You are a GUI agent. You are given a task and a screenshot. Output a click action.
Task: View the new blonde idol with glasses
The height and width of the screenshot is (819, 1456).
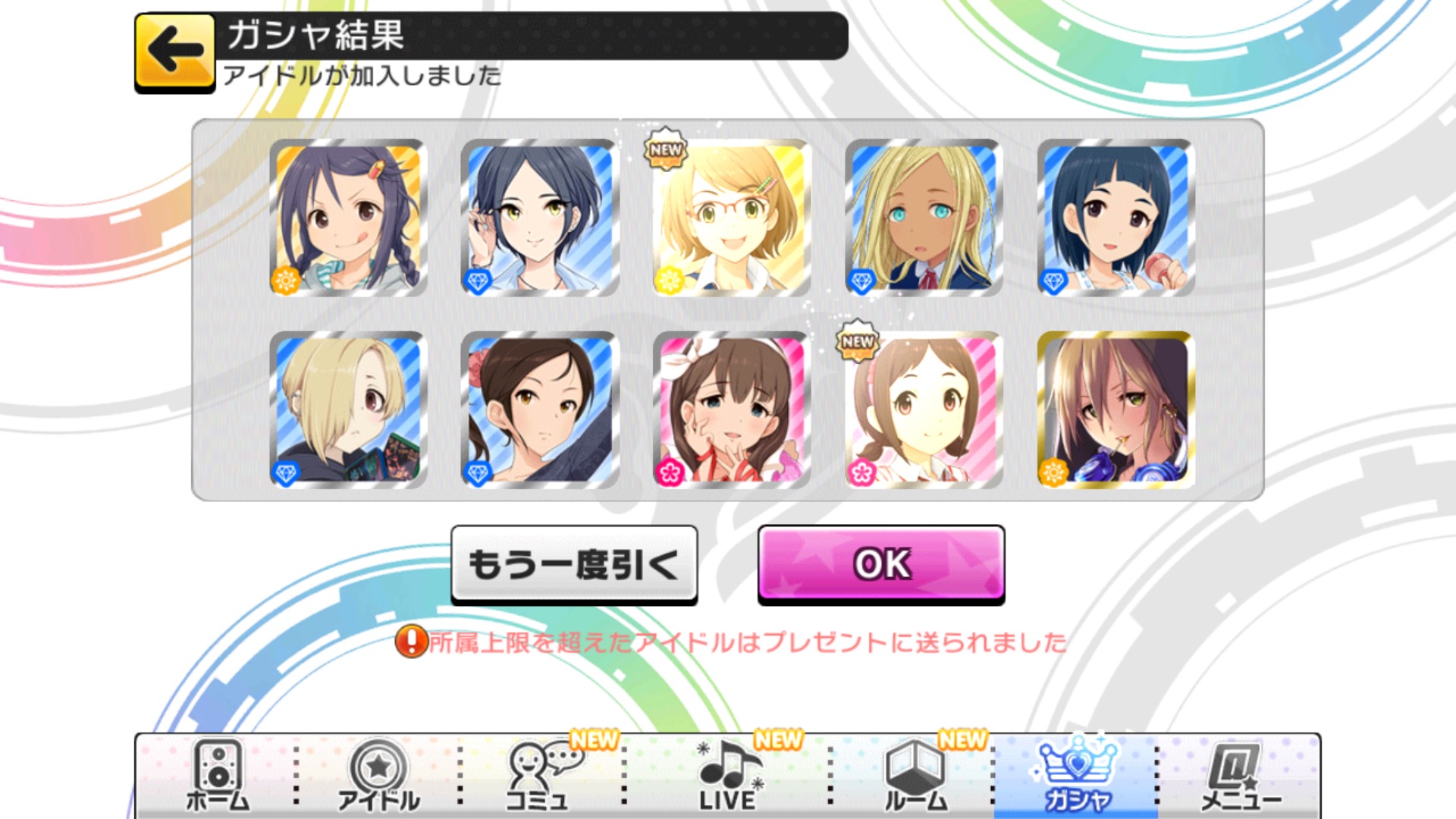click(731, 218)
